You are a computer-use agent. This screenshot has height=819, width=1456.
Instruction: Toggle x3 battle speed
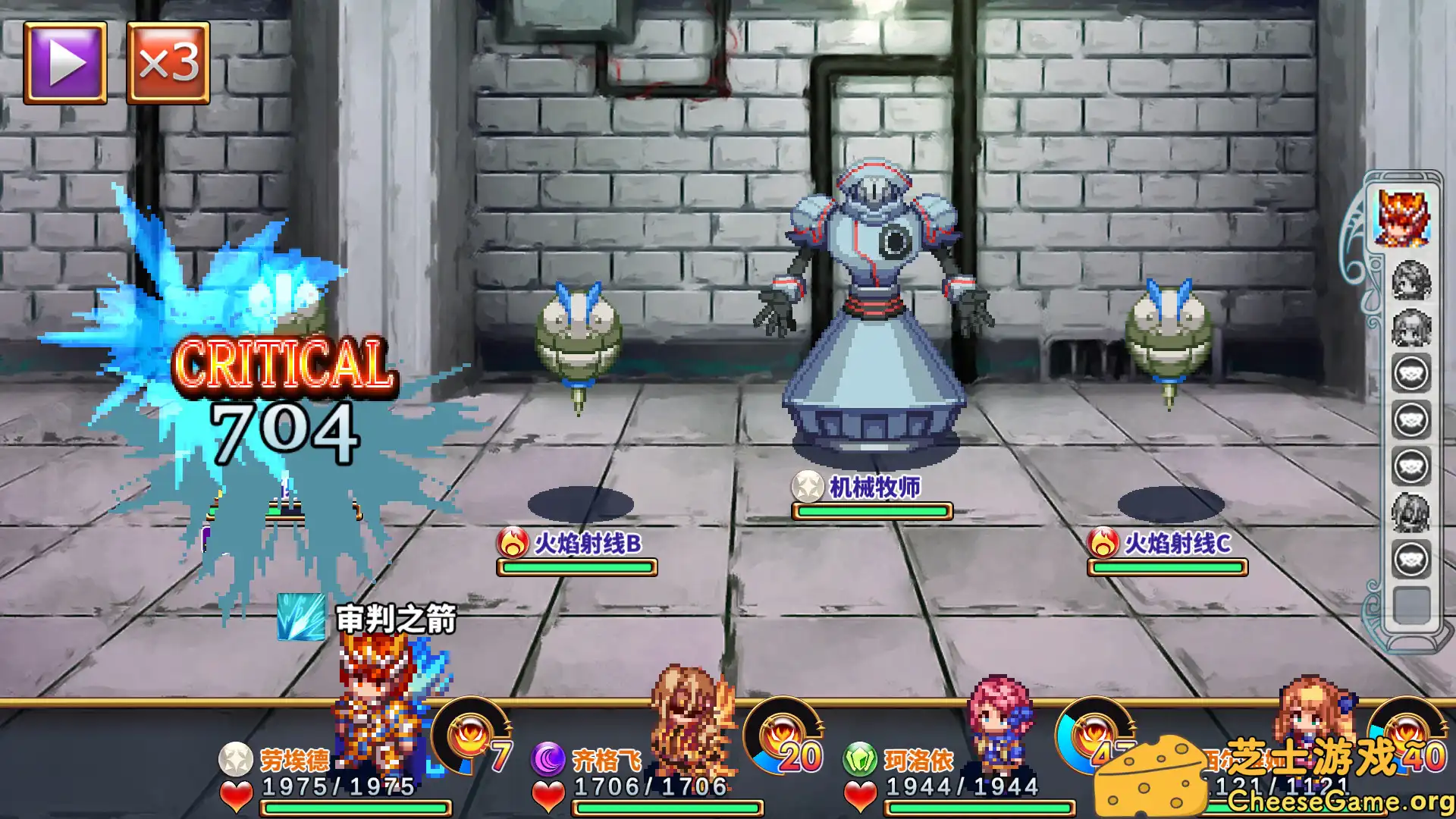168,61
